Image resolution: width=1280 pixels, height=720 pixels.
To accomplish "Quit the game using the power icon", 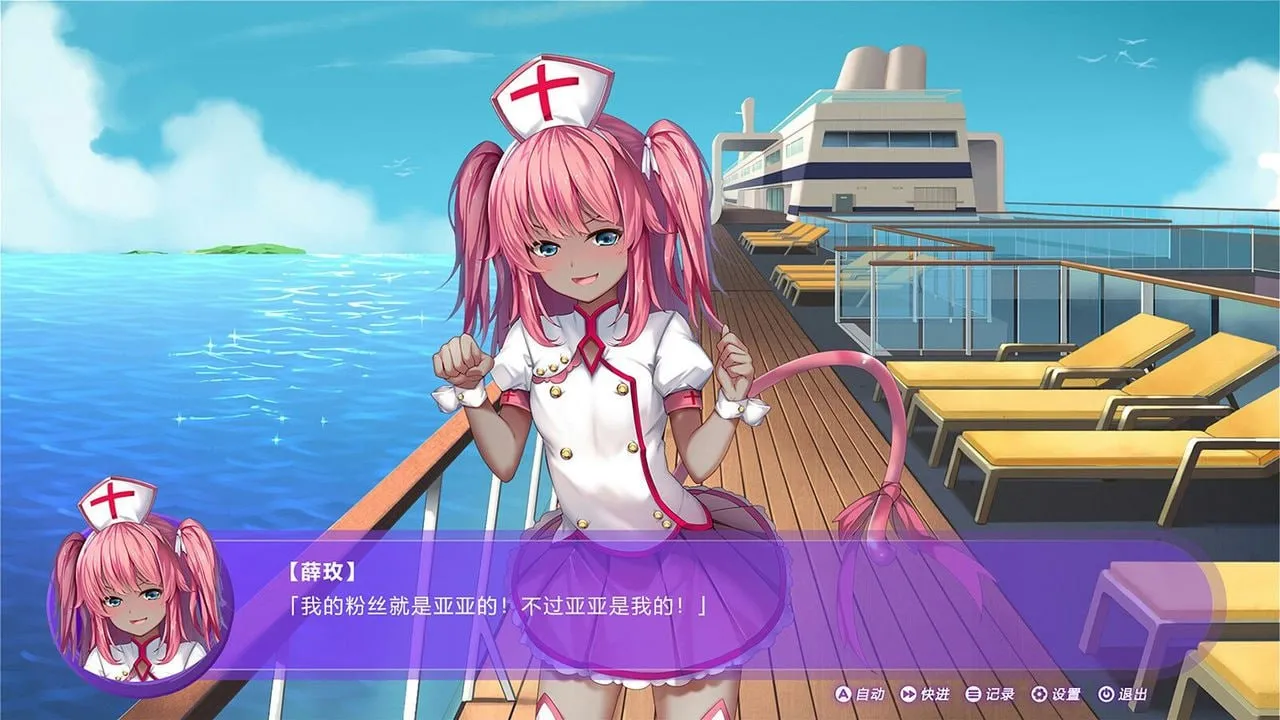I will tap(1105, 694).
